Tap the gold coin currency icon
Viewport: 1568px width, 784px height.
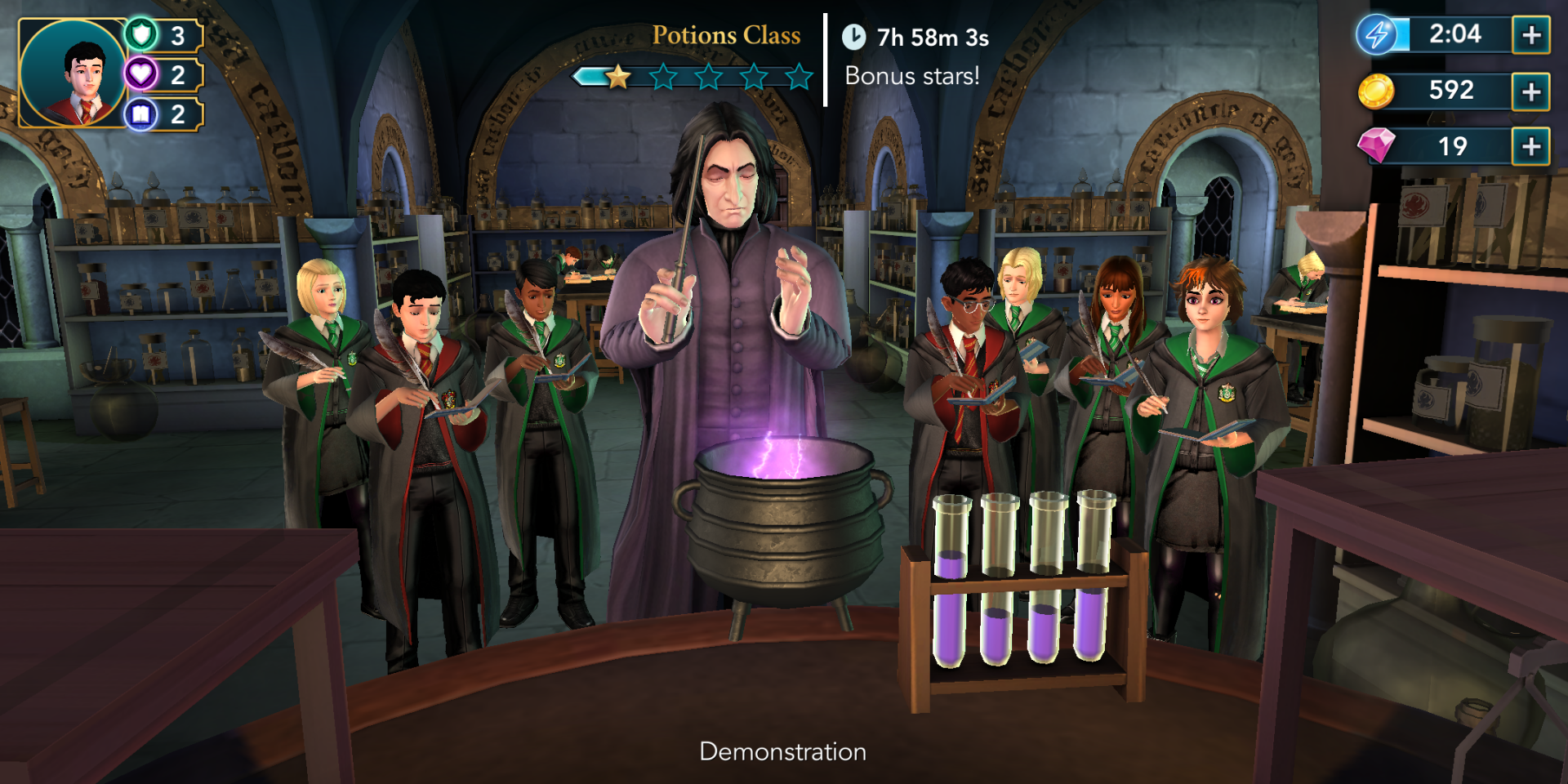[x=1376, y=91]
